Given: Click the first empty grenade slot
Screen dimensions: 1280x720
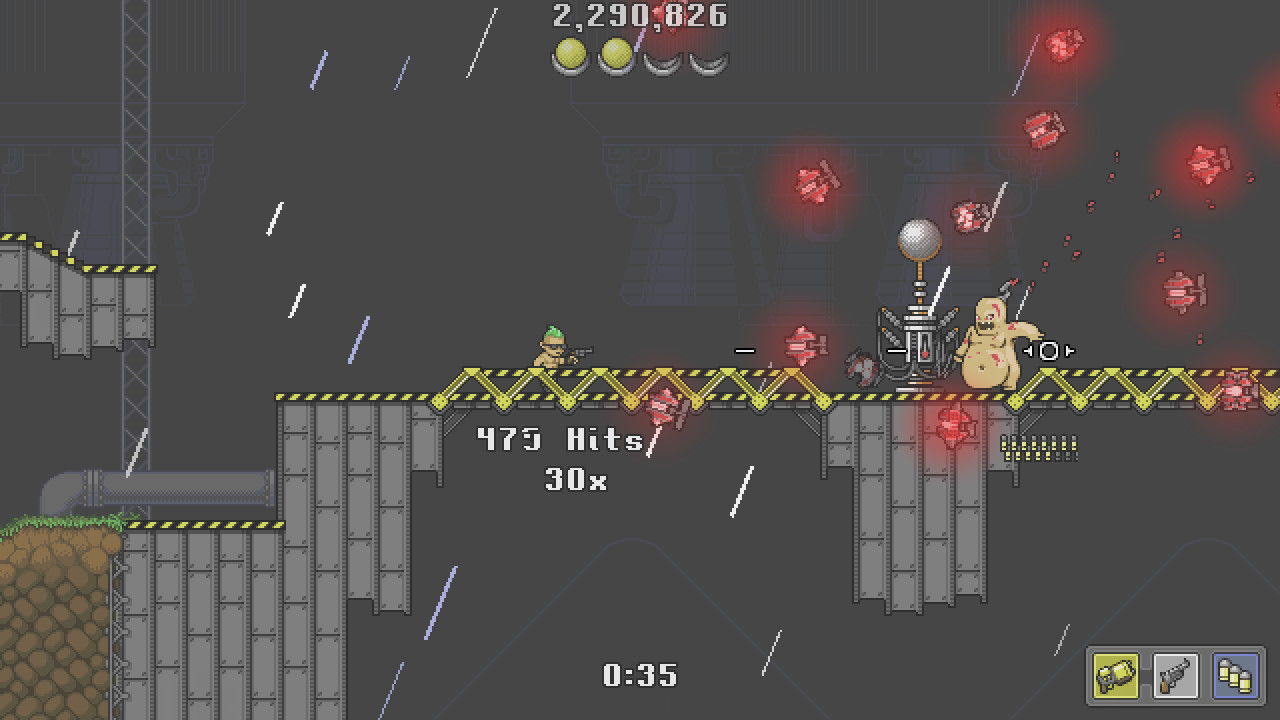Looking at the screenshot, I should coord(662,58).
